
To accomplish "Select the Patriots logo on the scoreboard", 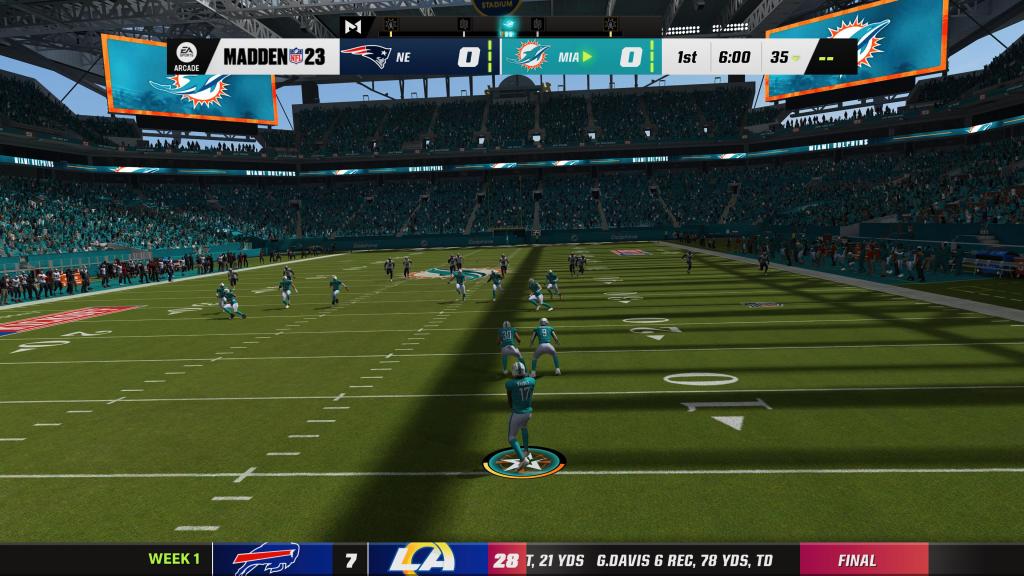I will 364,56.
